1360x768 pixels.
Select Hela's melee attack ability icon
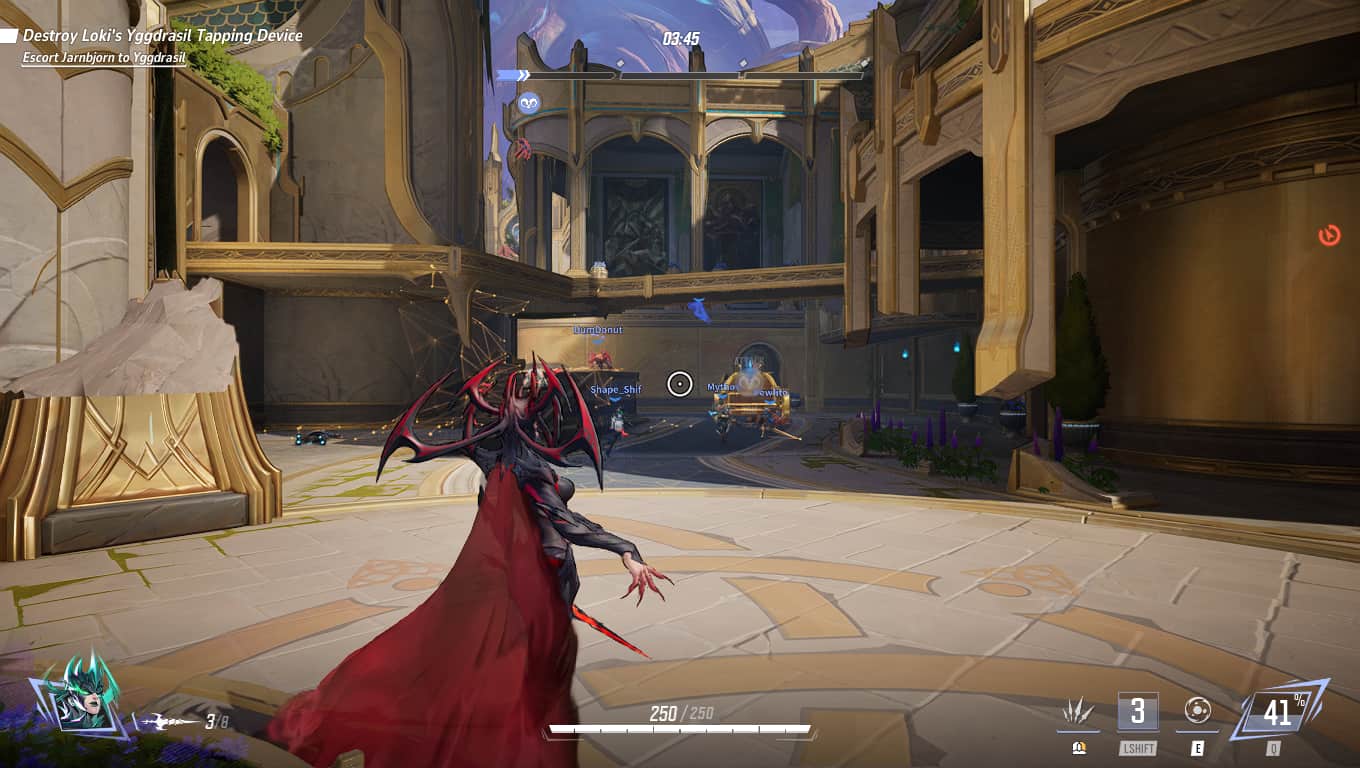(1079, 712)
